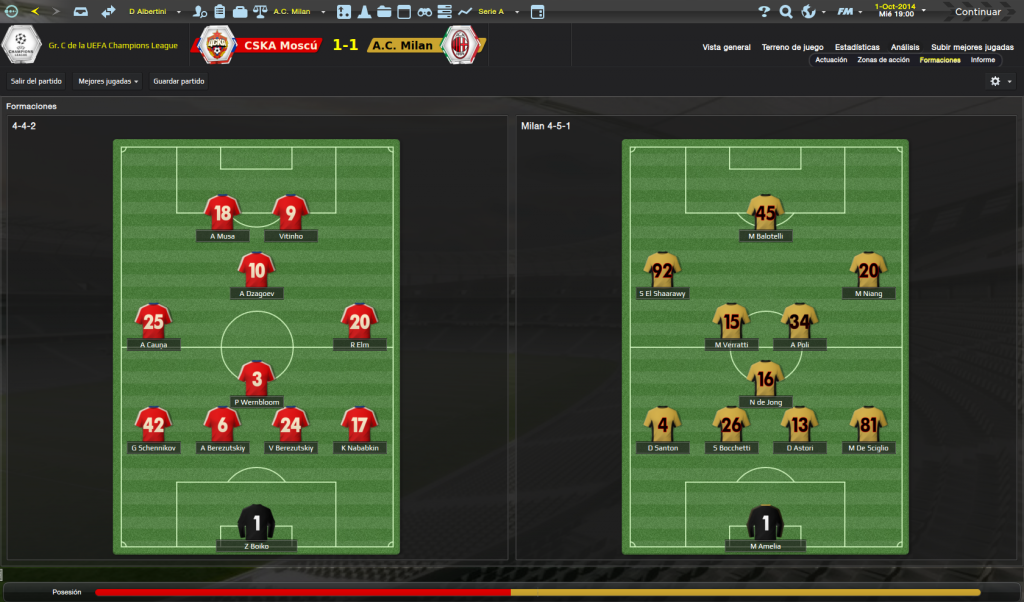
Task: Exit via Salir del partido
Action: point(37,81)
